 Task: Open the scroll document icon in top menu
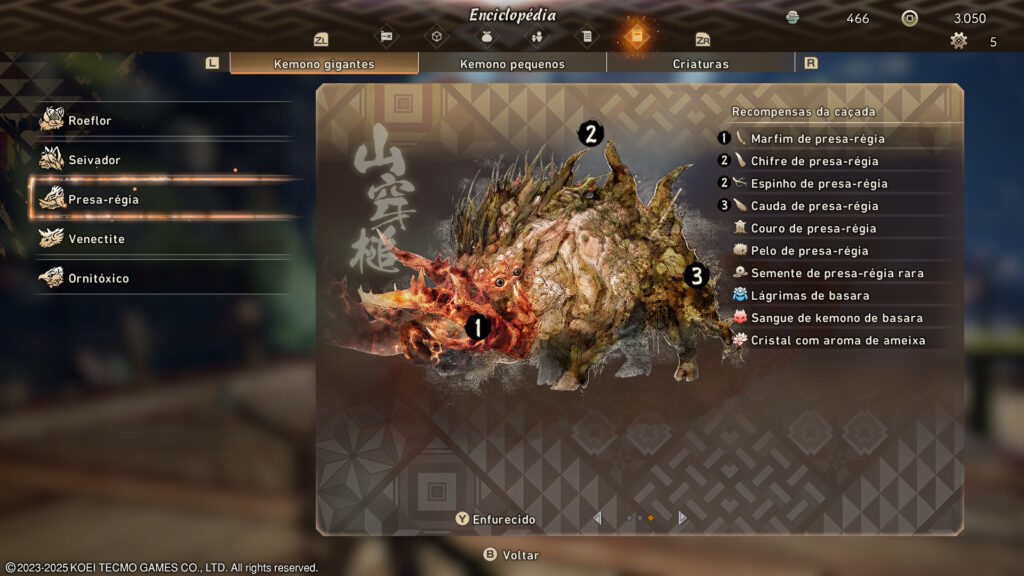pyautogui.click(x=586, y=37)
